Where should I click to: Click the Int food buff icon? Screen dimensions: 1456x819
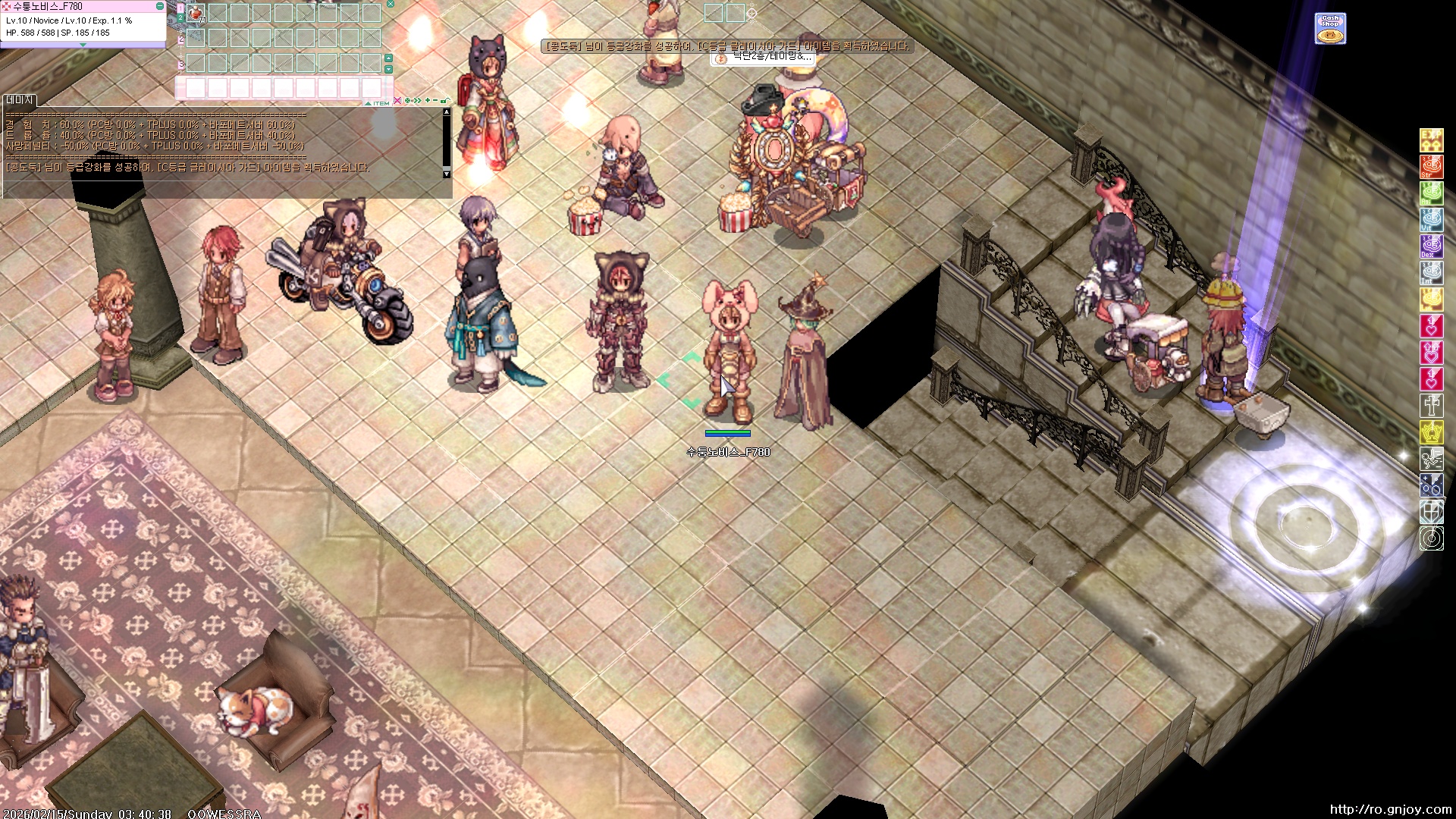point(1431,272)
